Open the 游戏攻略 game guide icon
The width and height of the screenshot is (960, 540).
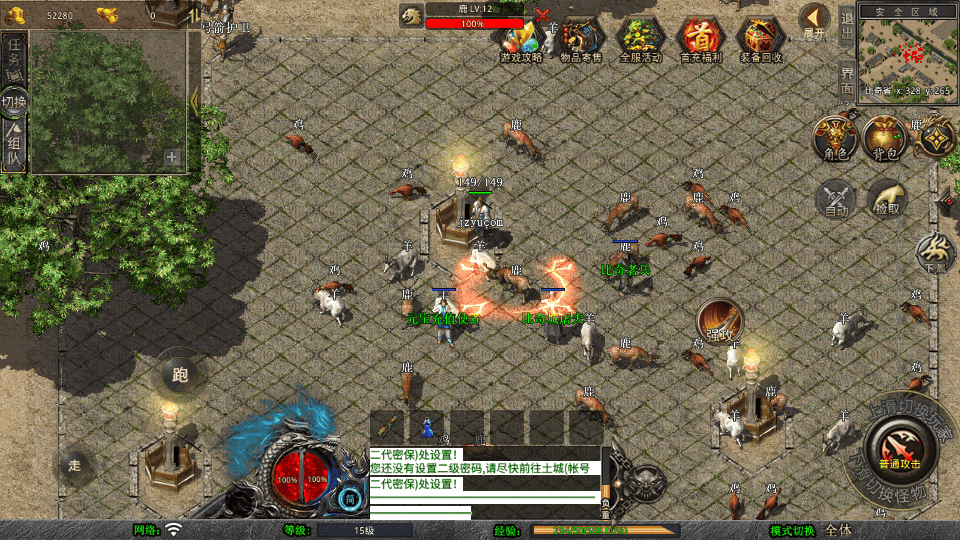pos(521,40)
